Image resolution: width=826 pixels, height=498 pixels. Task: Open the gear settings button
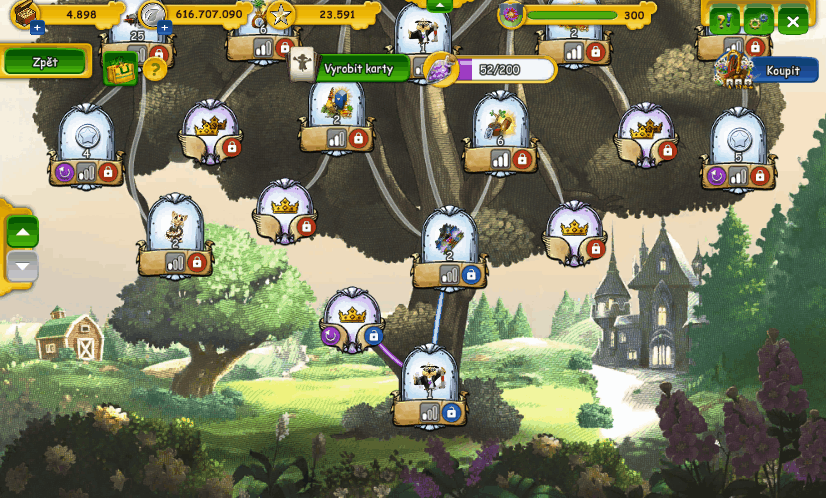point(759,21)
